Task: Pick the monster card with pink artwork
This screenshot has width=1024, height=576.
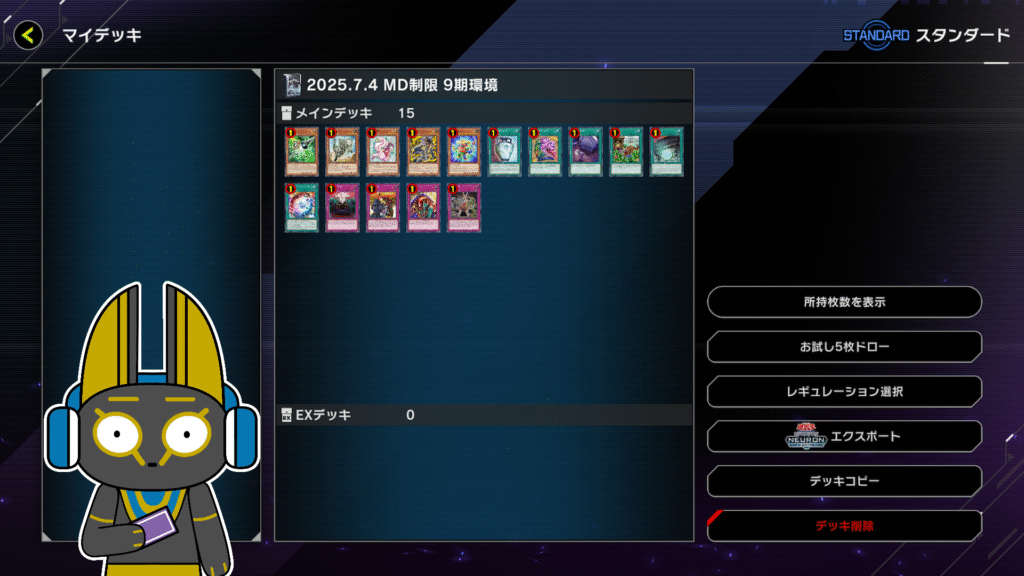Action: point(382,152)
